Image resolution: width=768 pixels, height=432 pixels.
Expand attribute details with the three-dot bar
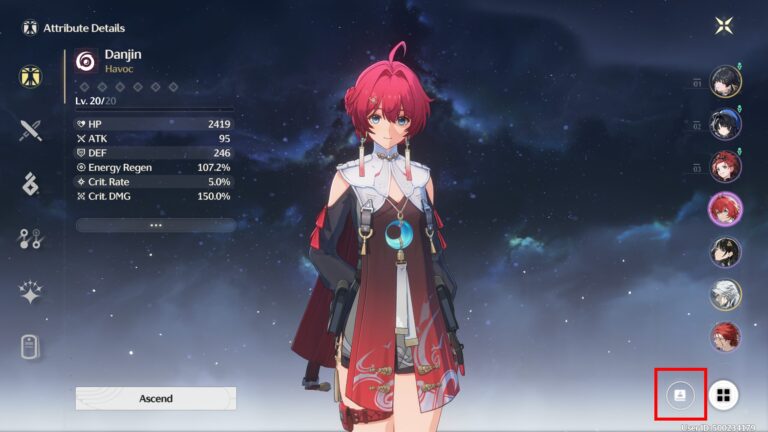[155, 225]
